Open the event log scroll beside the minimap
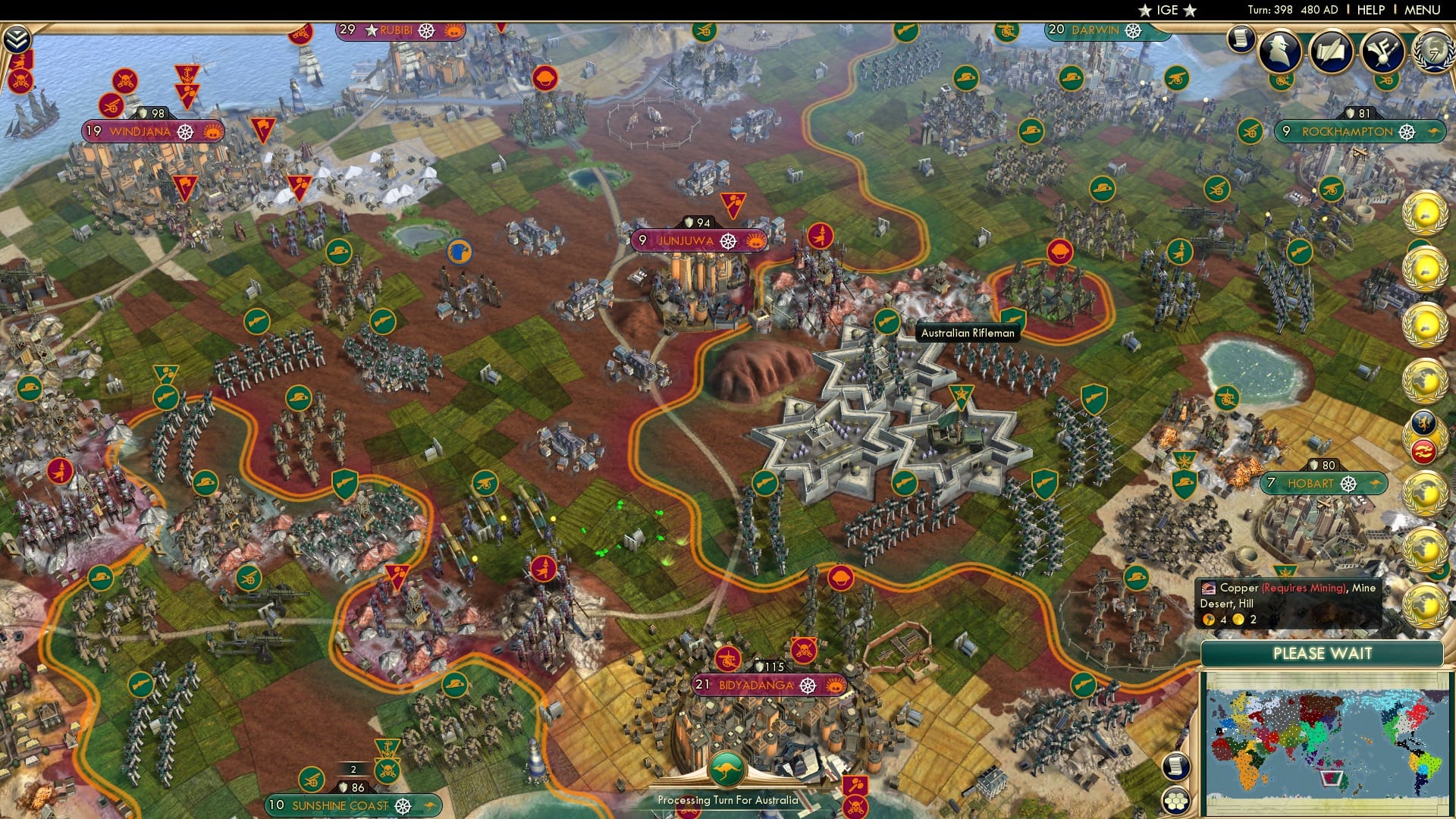The width and height of the screenshot is (1456, 819). 1175,767
